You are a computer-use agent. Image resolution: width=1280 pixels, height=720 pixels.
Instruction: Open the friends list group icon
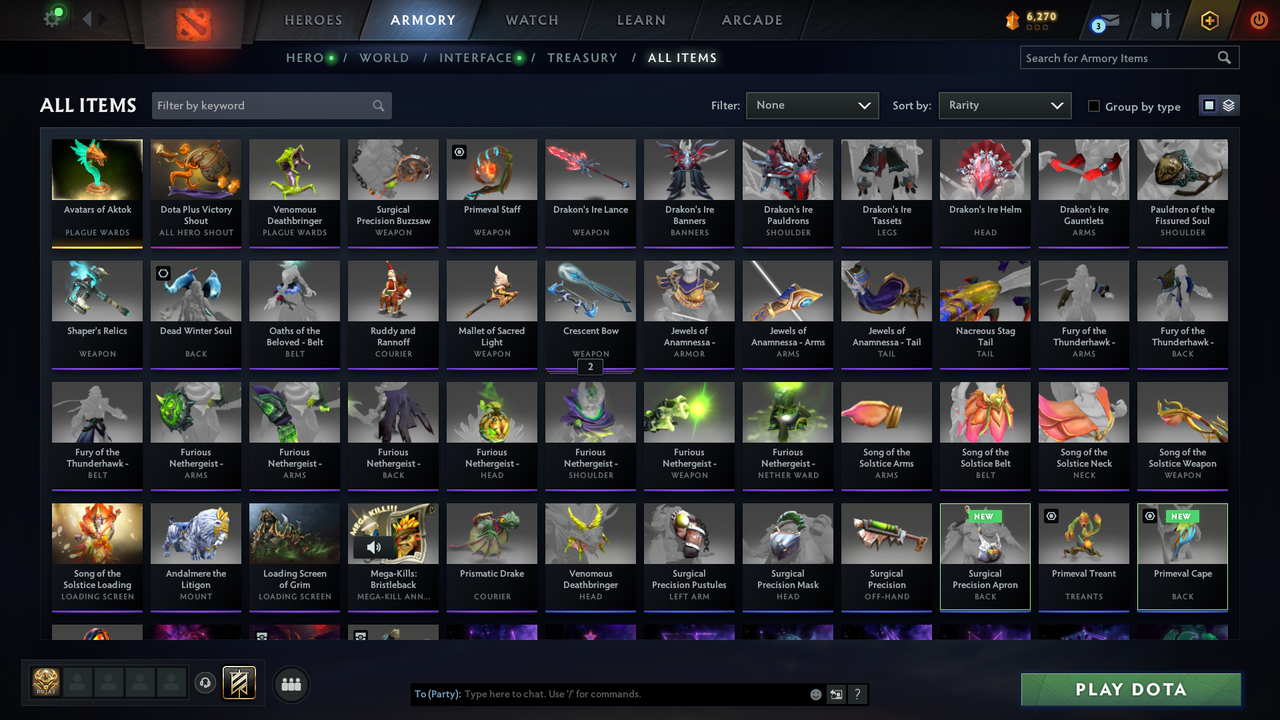290,685
